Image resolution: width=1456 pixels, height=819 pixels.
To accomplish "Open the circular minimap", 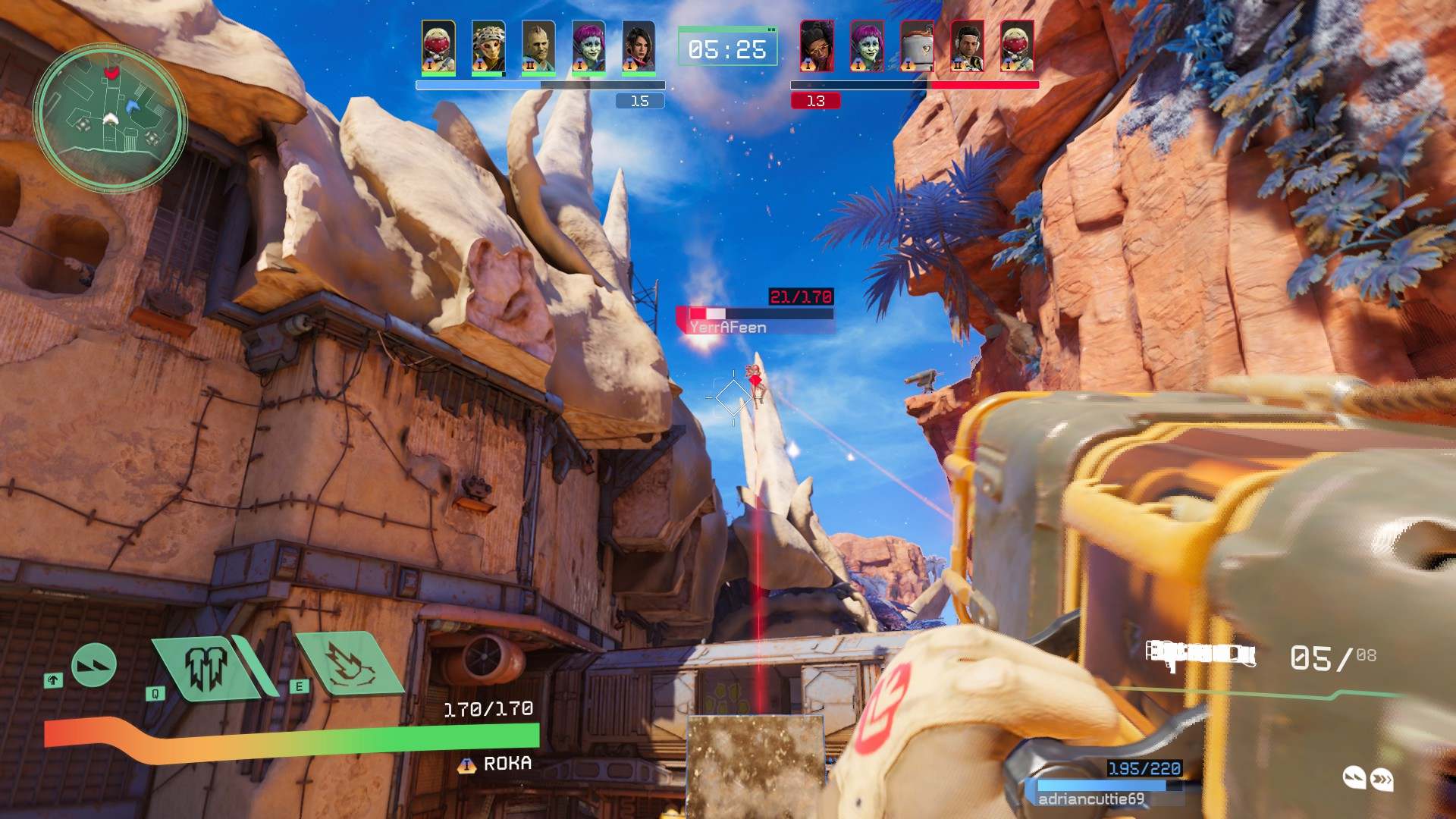I will [111, 118].
